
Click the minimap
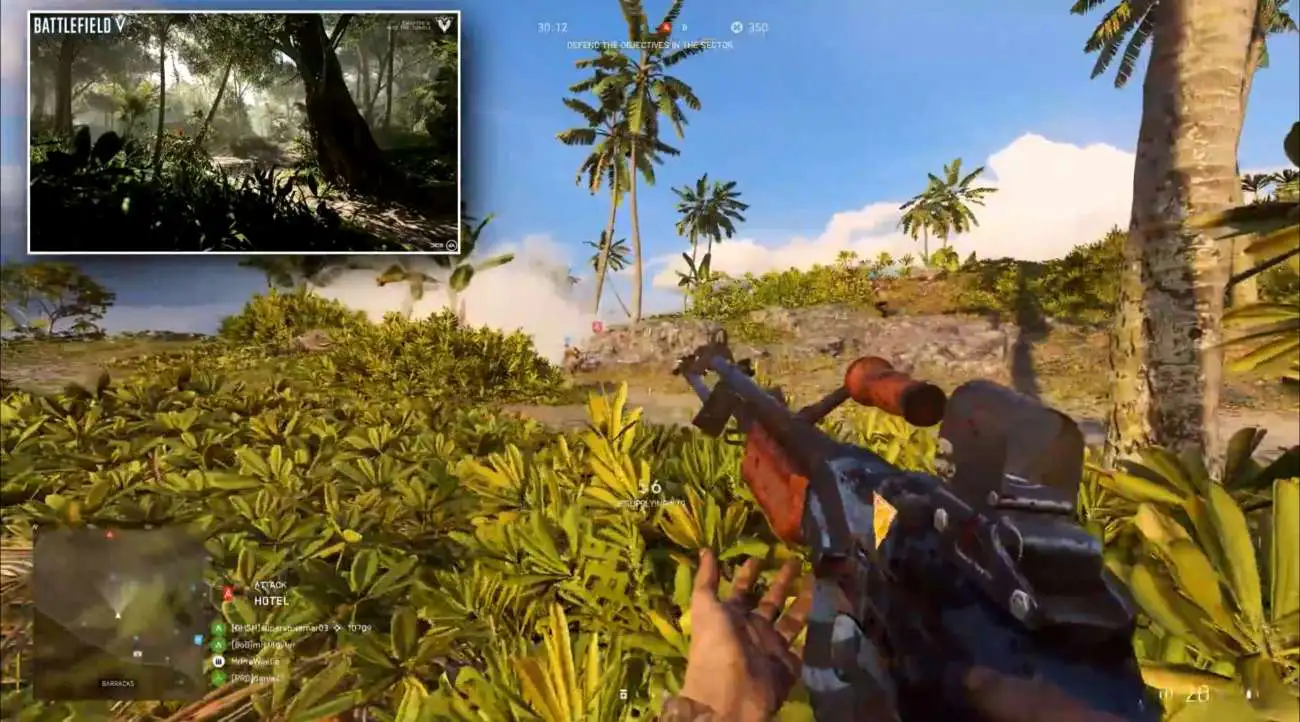coord(120,612)
